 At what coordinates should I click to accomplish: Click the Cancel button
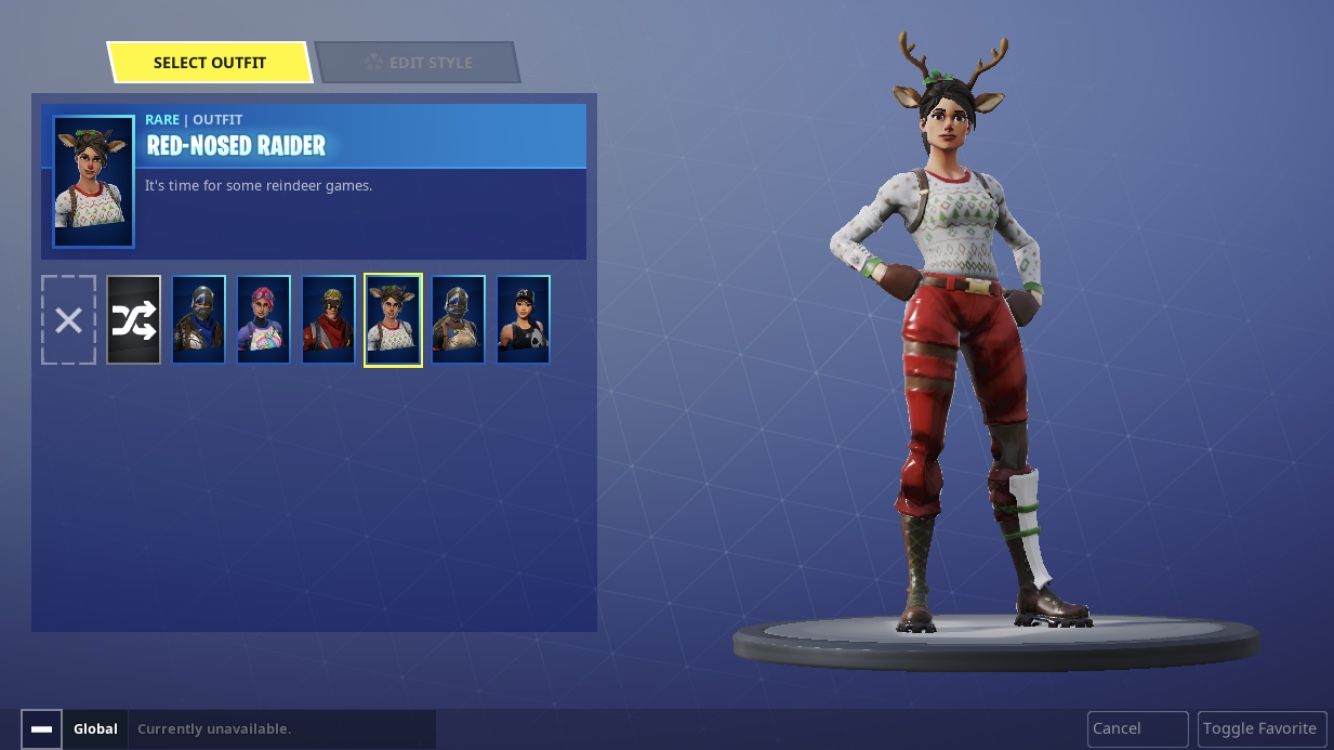(1137, 729)
